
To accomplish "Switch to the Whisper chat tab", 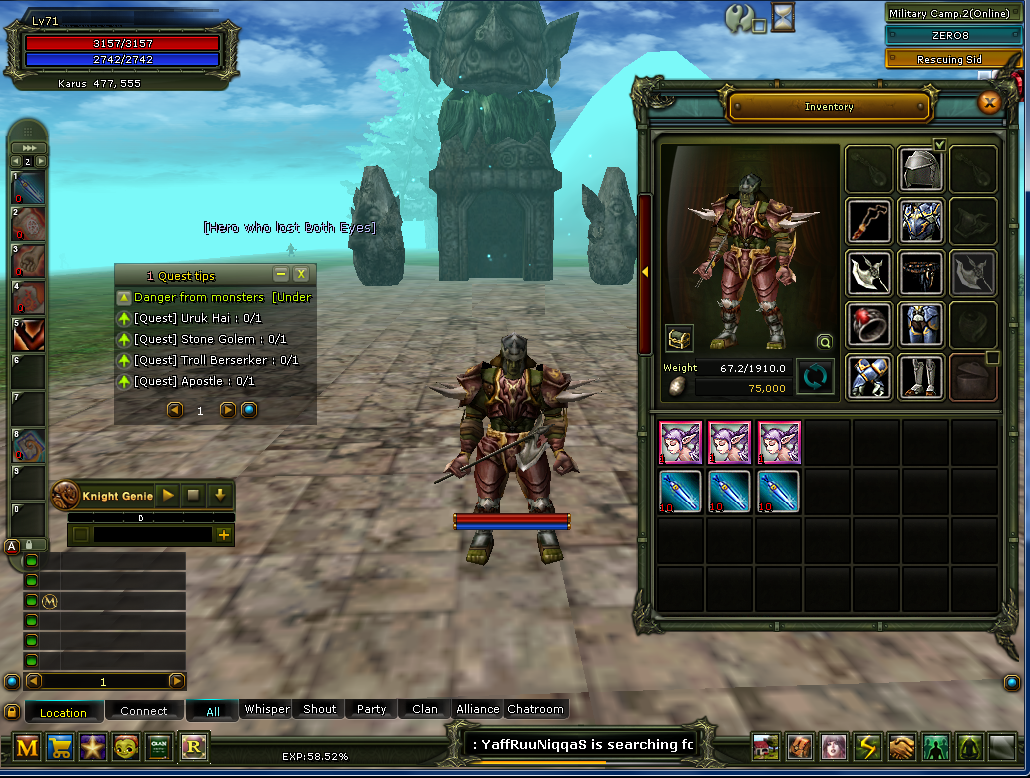I will pos(267,709).
